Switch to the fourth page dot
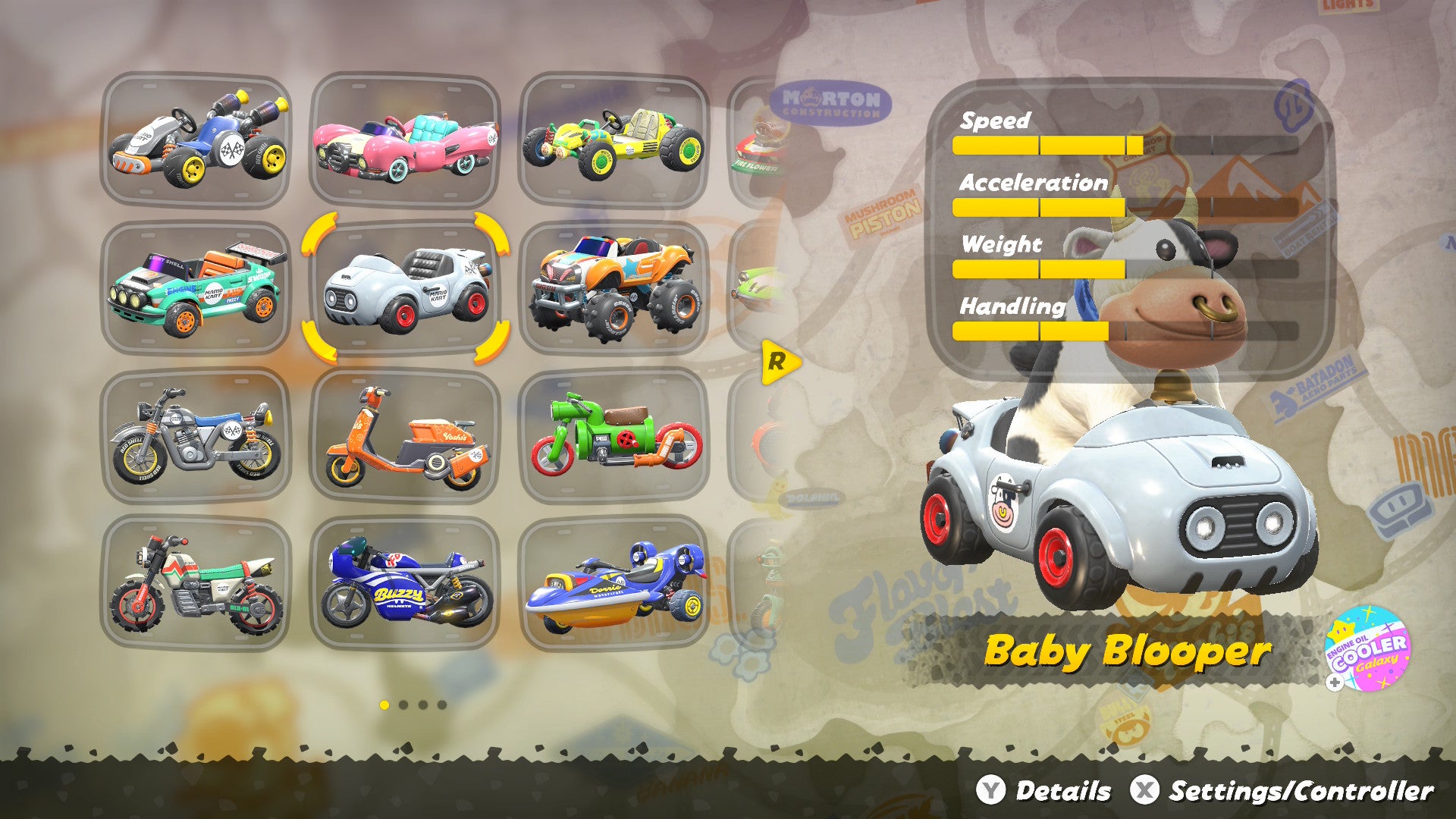The height and width of the screenshot is (819, 1456). pyautogui.click(x=441, y=705)
